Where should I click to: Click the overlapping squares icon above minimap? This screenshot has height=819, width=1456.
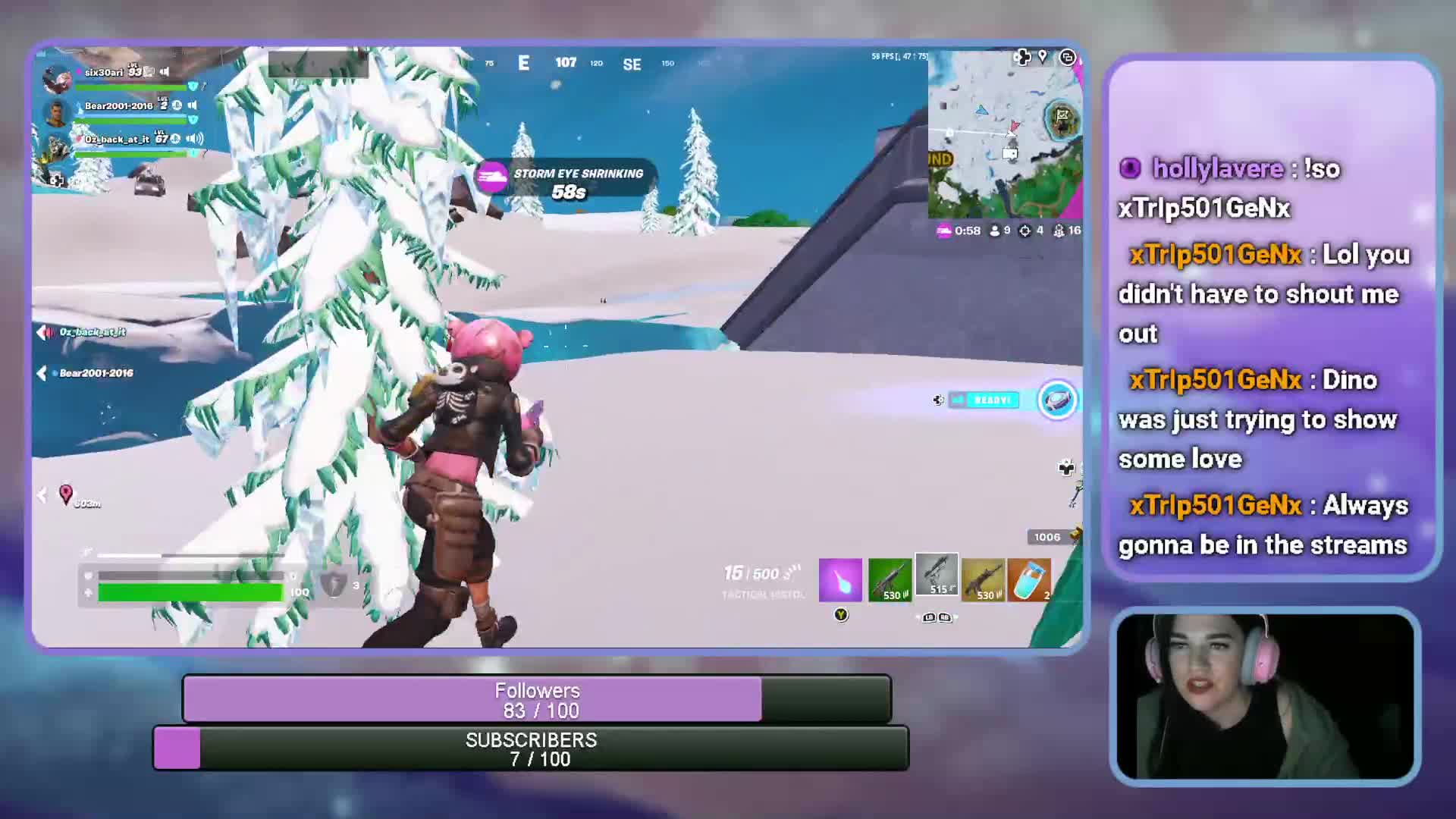point(1067,58)
